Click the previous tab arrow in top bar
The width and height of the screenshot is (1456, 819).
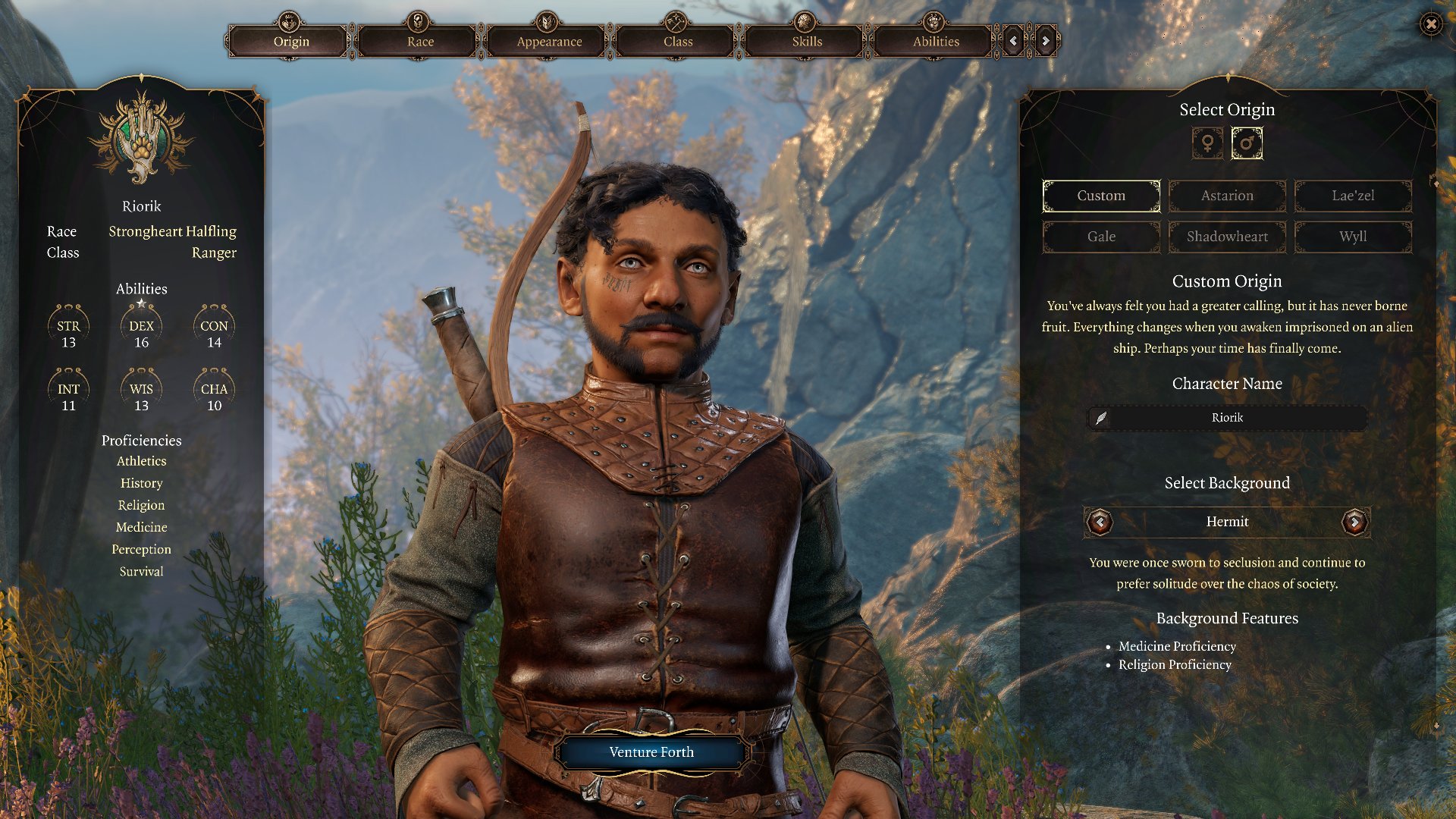coord(1013,41)
